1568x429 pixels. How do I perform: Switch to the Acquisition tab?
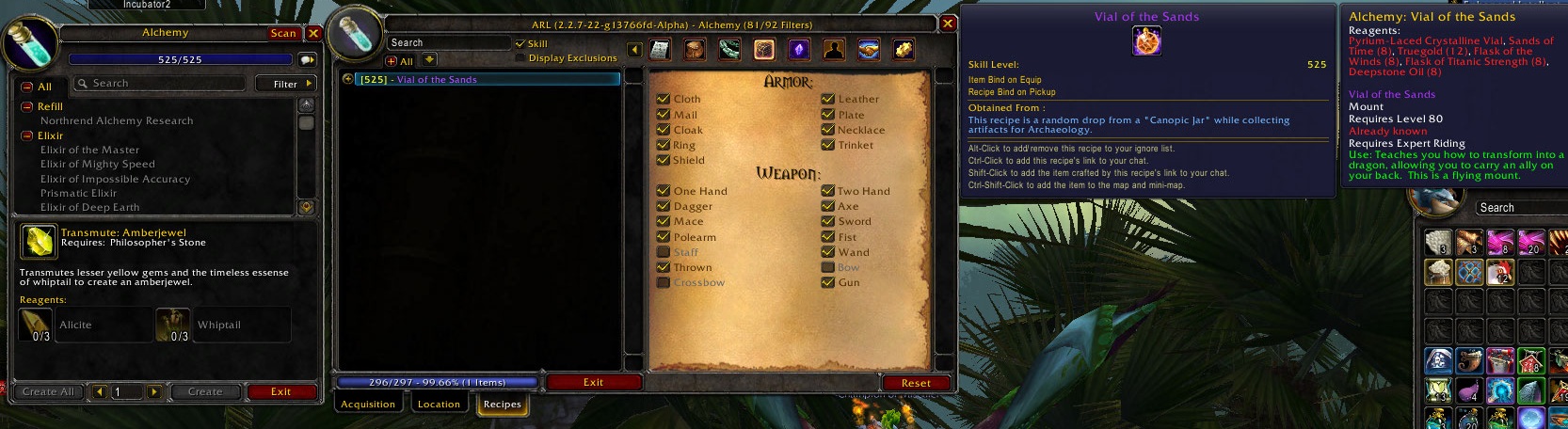click(368, 404)
